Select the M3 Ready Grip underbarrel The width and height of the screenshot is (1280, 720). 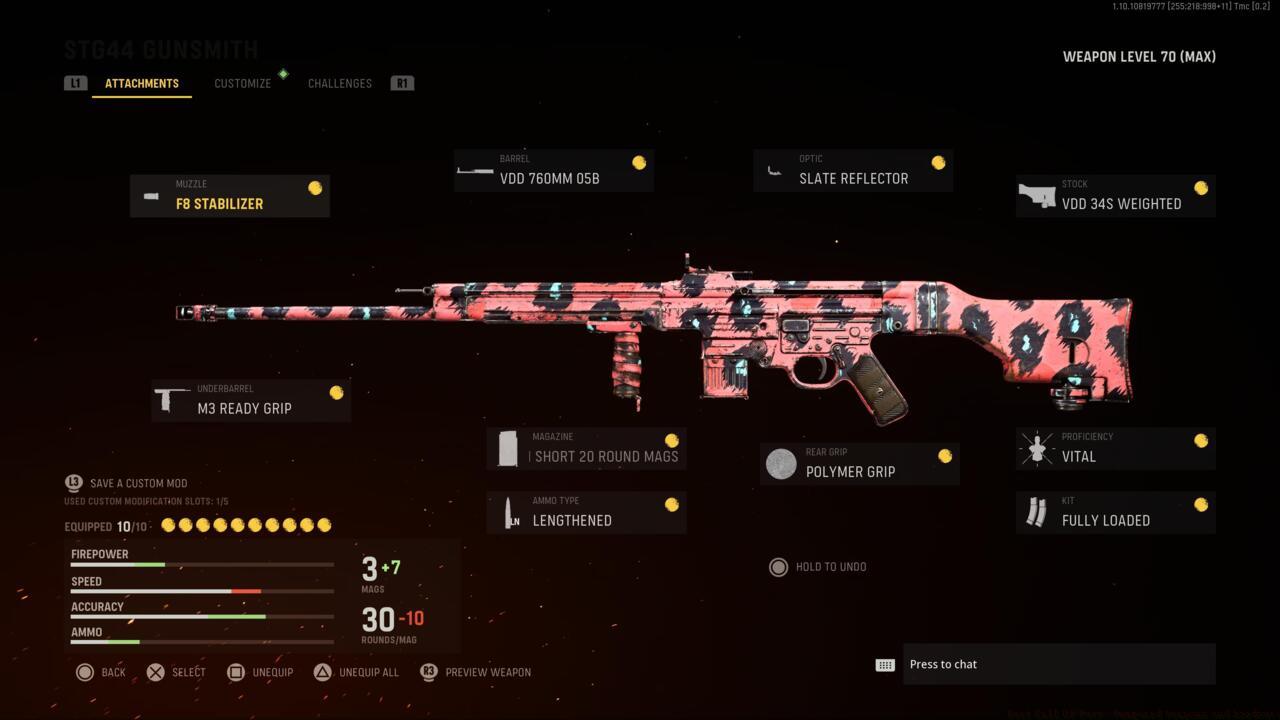(x=251, y=399)
